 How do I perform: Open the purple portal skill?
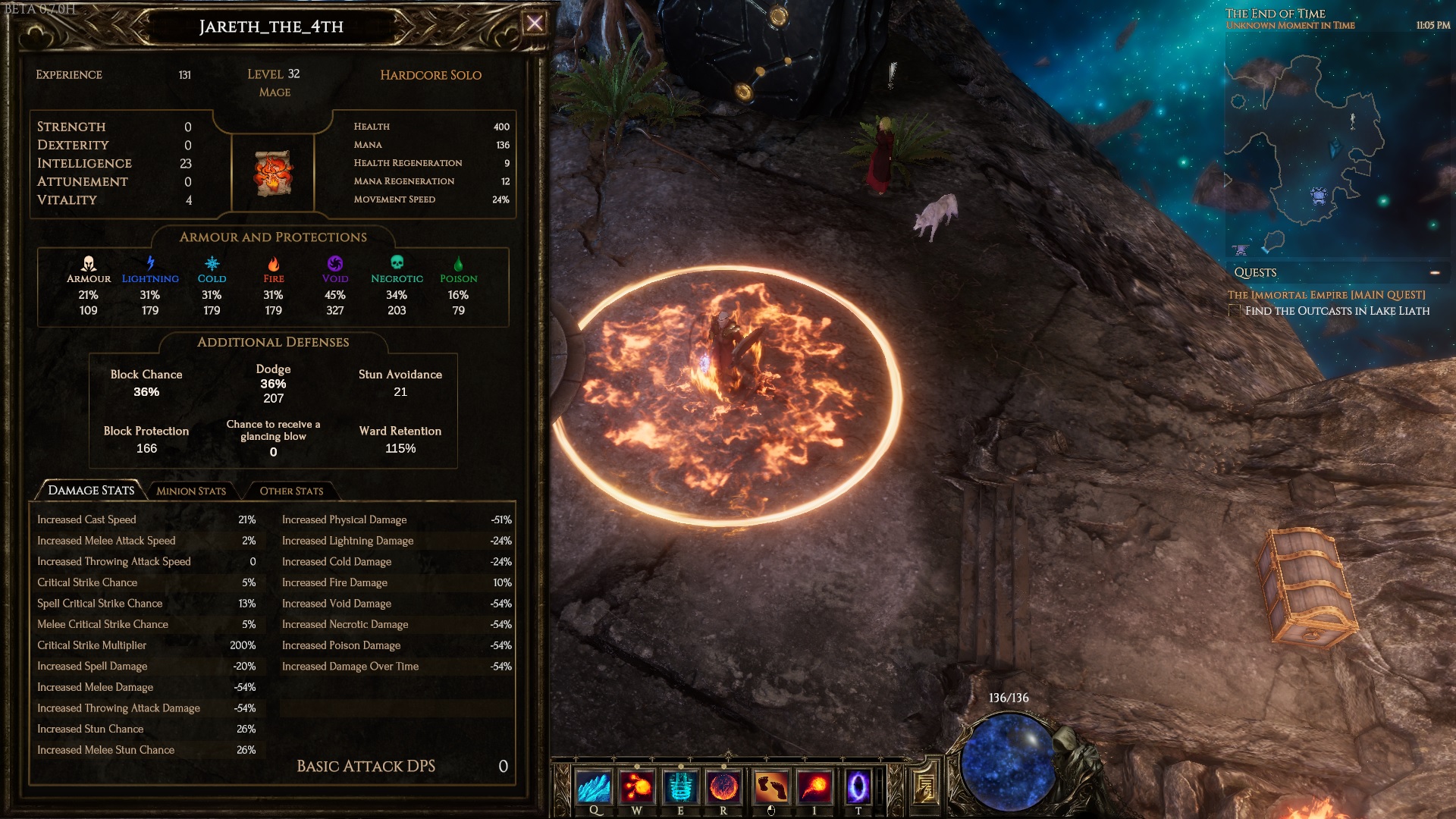(858, 787)
